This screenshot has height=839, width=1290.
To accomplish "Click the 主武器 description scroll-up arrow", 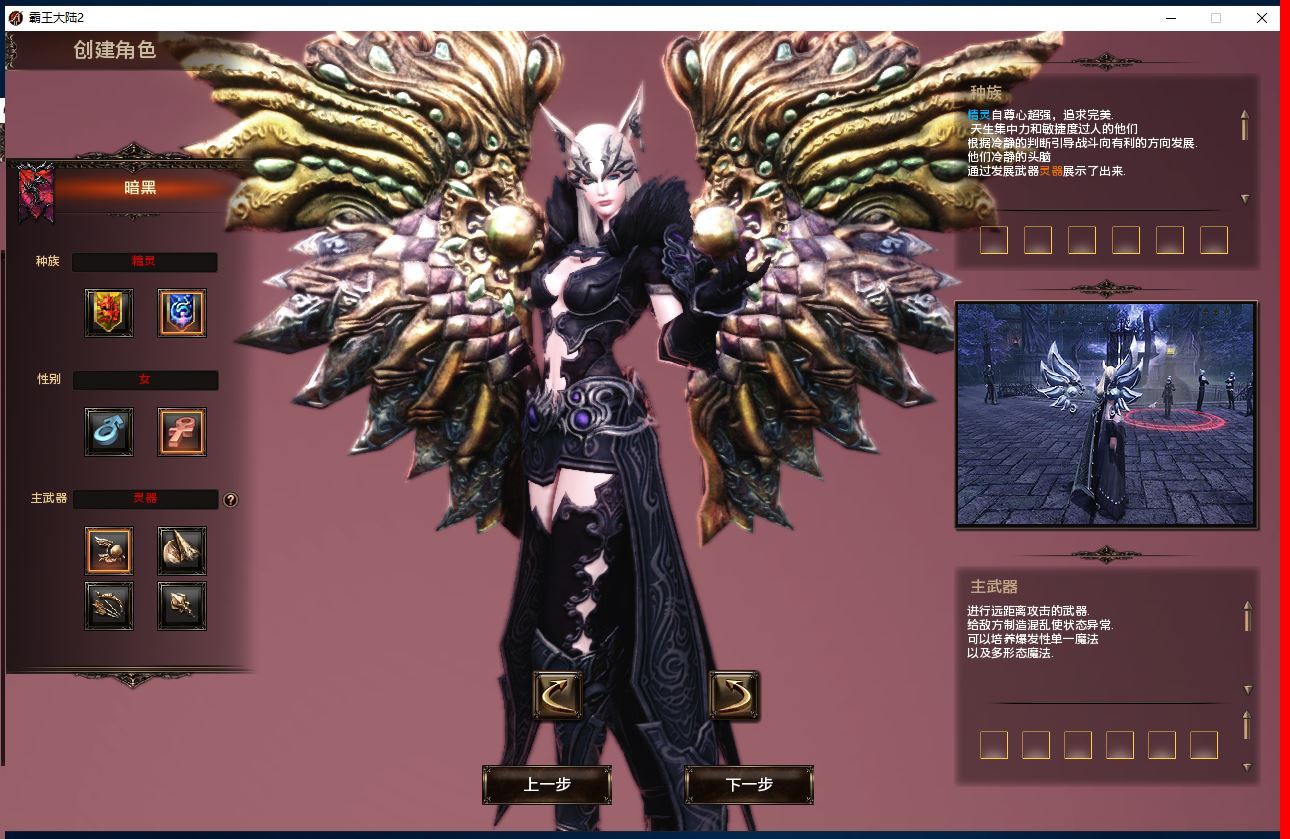I will [1247, 606].
